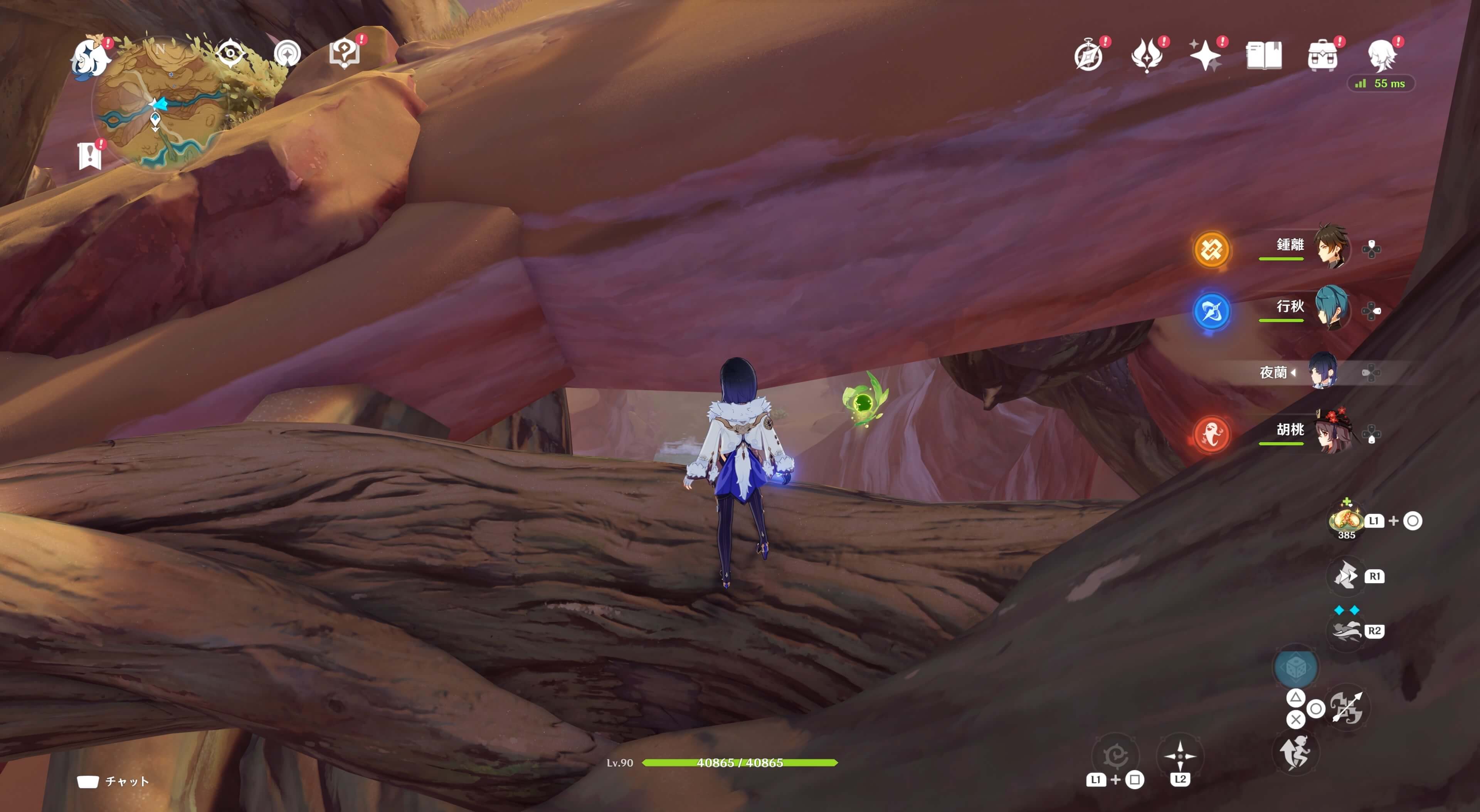Open the quest navigation eye icon

pos(231,54)
